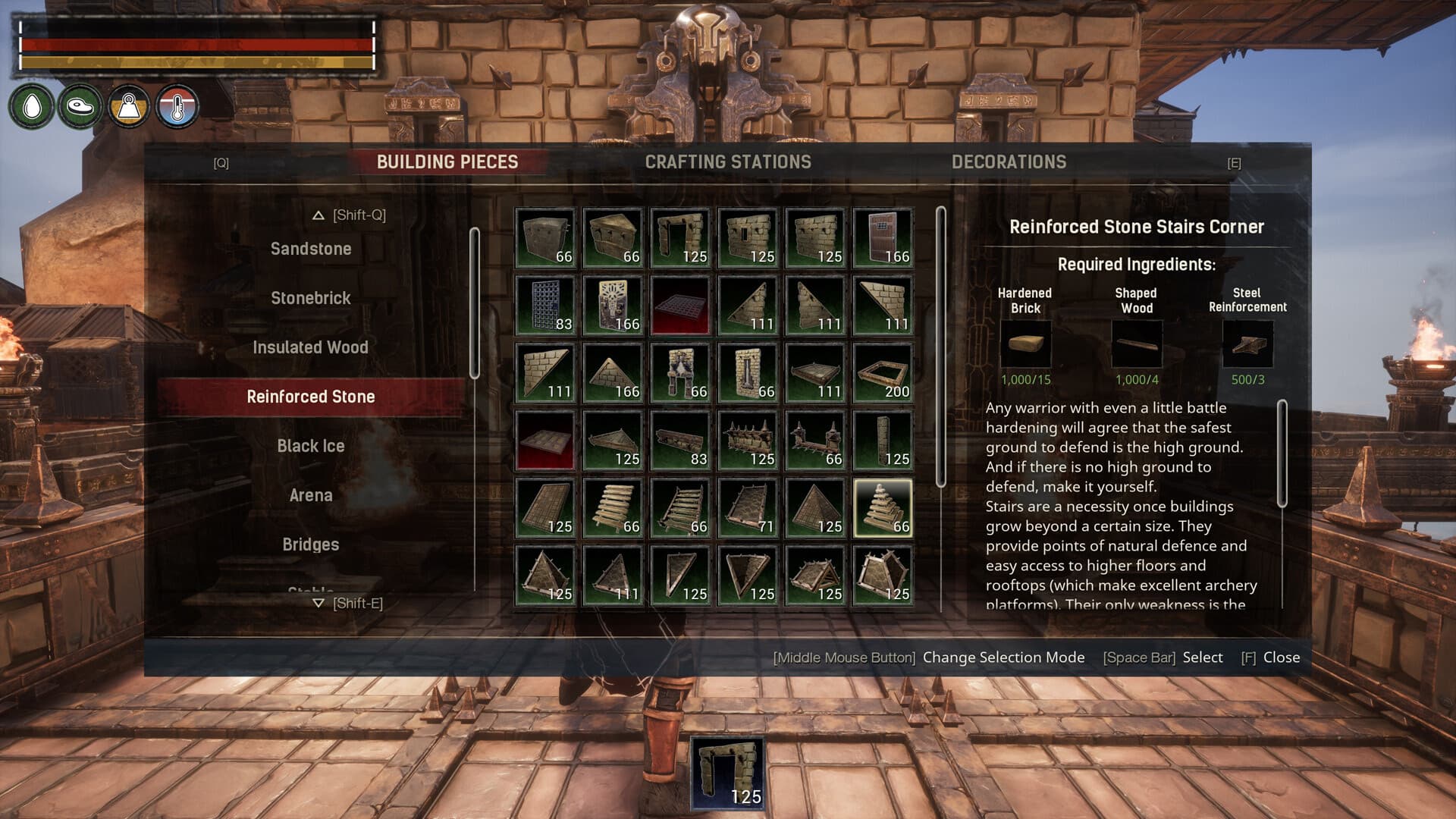The width and height of the screenshot is (1456, 819).
Task: Switch to the Crafting Stations tab
Action: coord(729,162)
